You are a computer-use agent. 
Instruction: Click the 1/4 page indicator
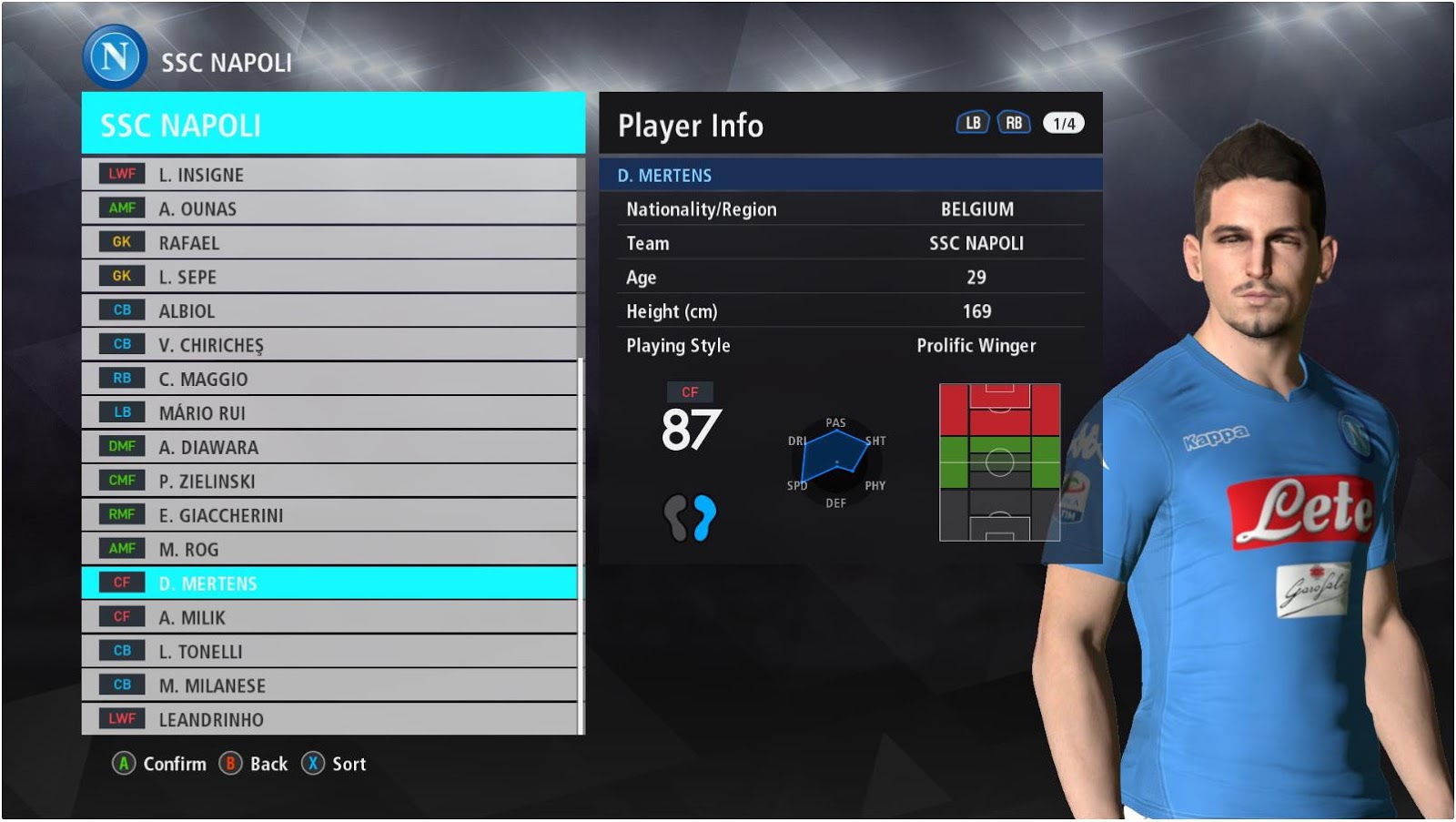coord(1063,121)
